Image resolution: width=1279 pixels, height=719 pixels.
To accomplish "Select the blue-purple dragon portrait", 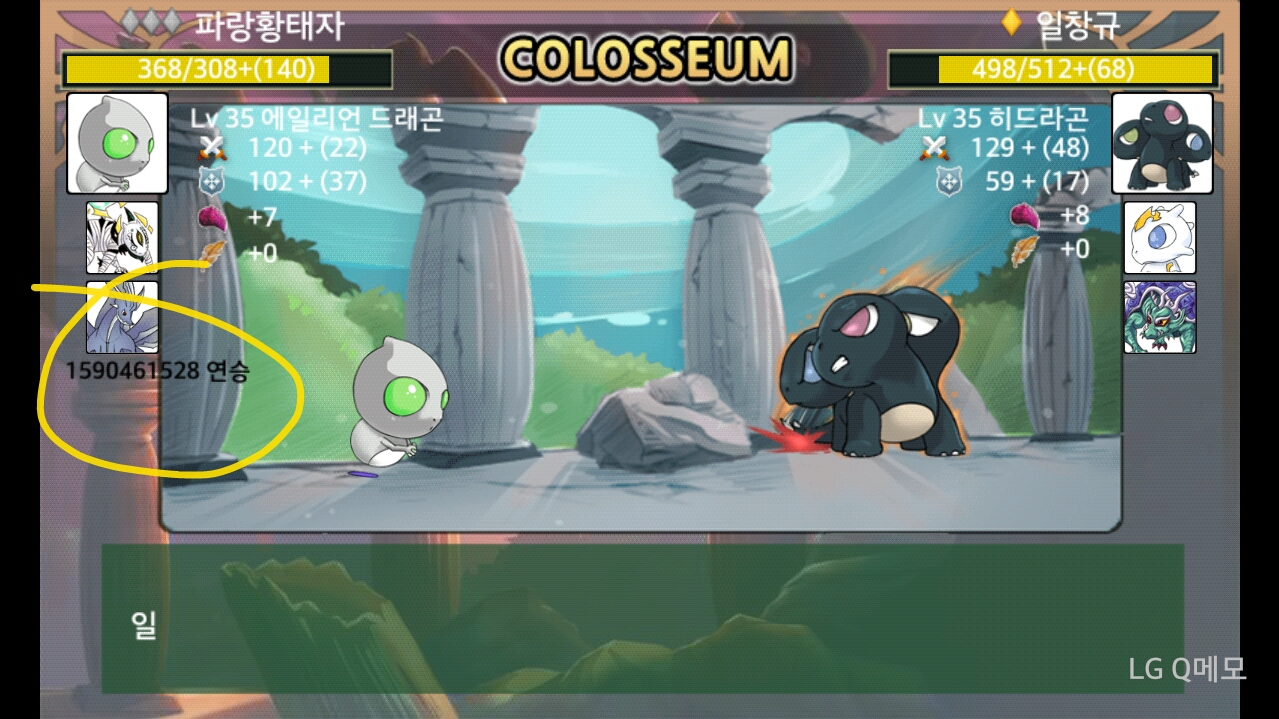I will tap(122, 317).
